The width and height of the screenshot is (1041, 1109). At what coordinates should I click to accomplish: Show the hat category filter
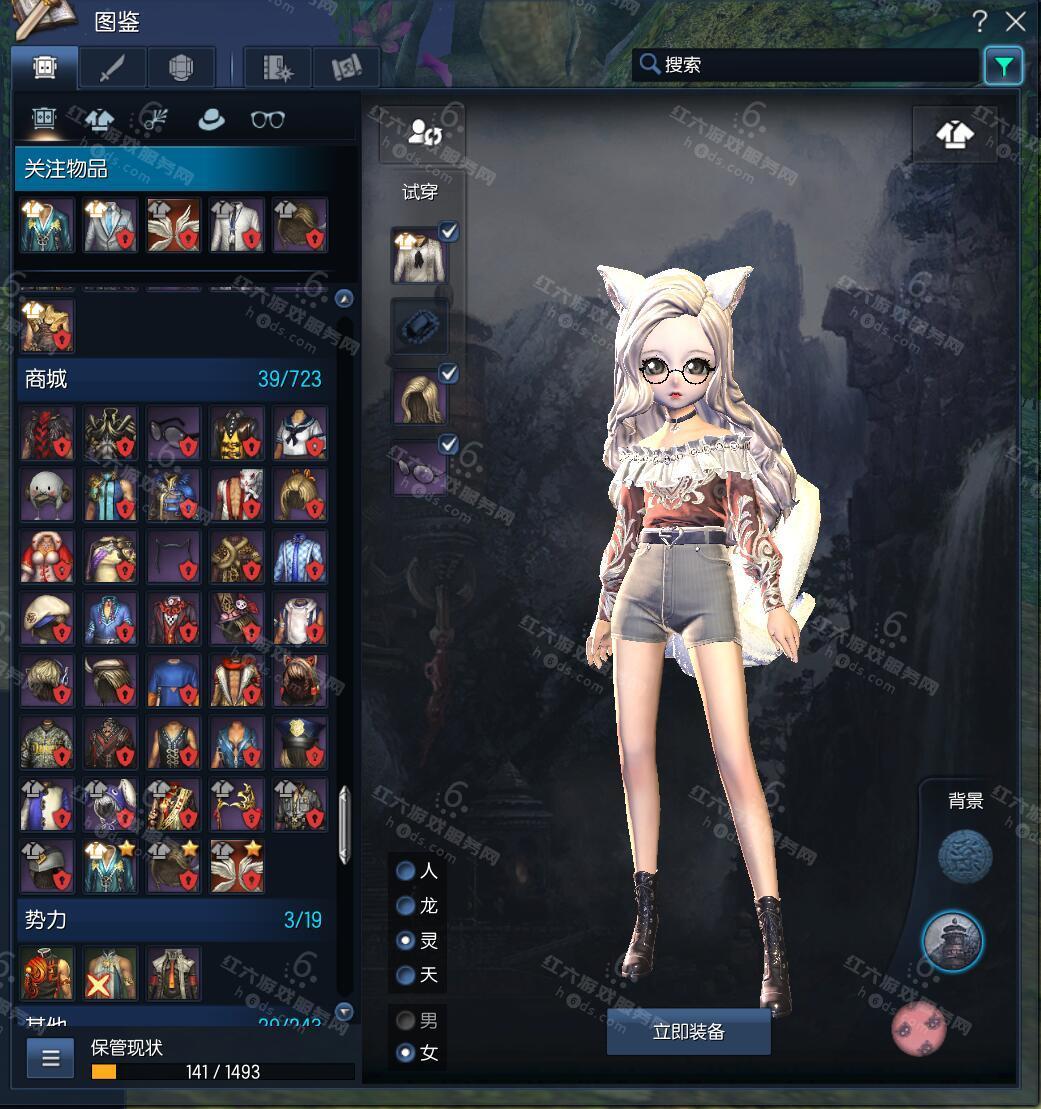211,120
